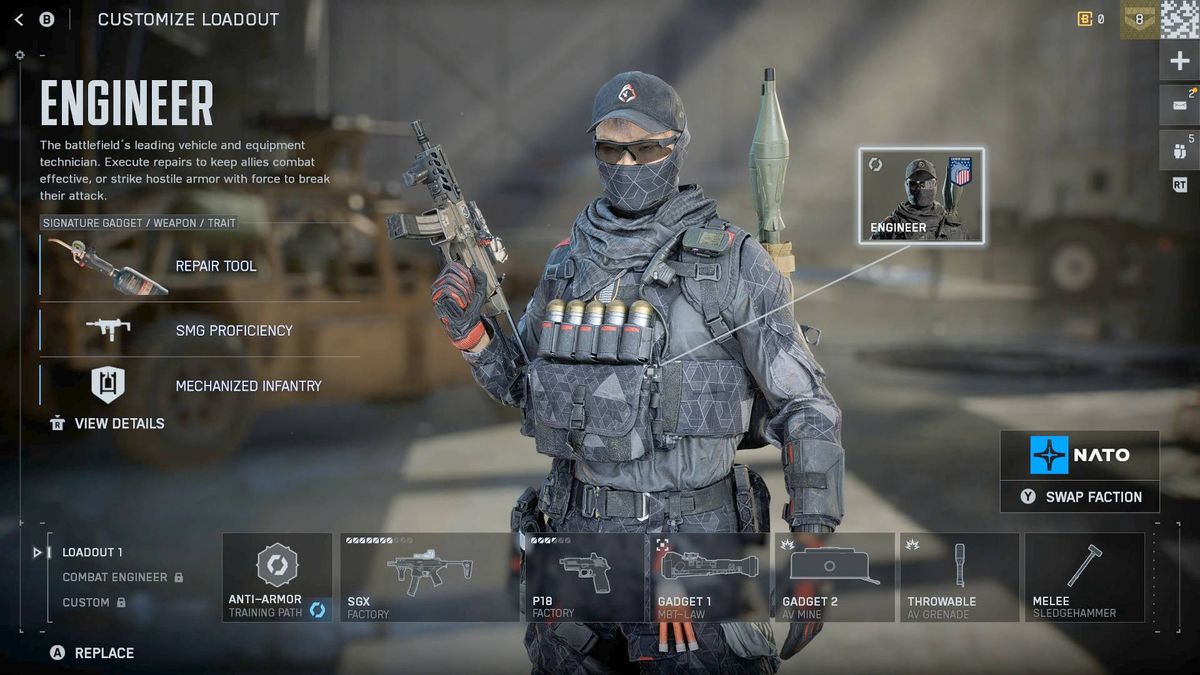Image resolution: width=1200 pixels, height=675 pixels.
Task: Click the Engineer character portrait card
Action: click(x=921, y=195)
